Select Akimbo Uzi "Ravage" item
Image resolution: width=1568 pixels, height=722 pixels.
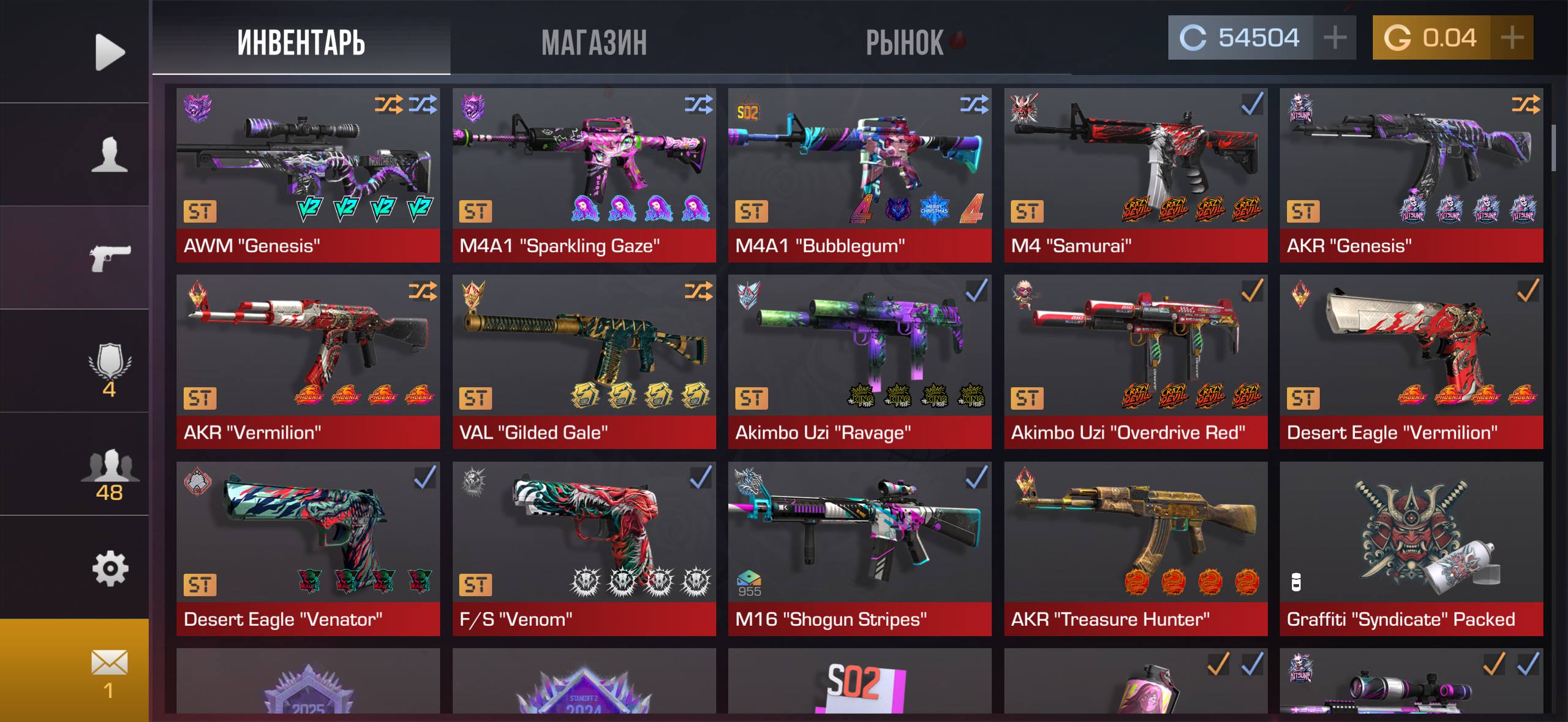point(859,362)
